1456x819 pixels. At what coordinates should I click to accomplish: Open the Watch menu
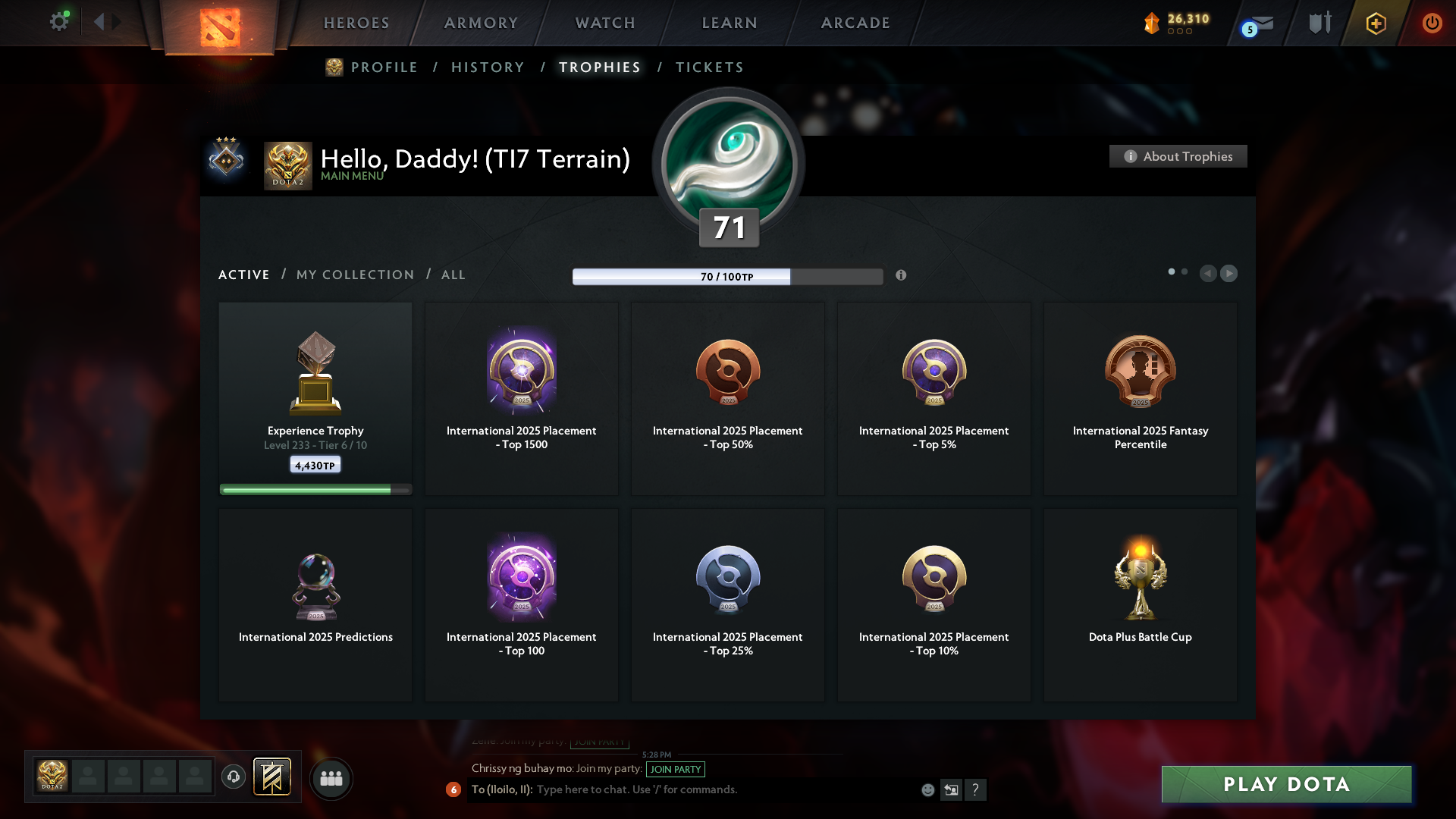(x=605, y=23)
